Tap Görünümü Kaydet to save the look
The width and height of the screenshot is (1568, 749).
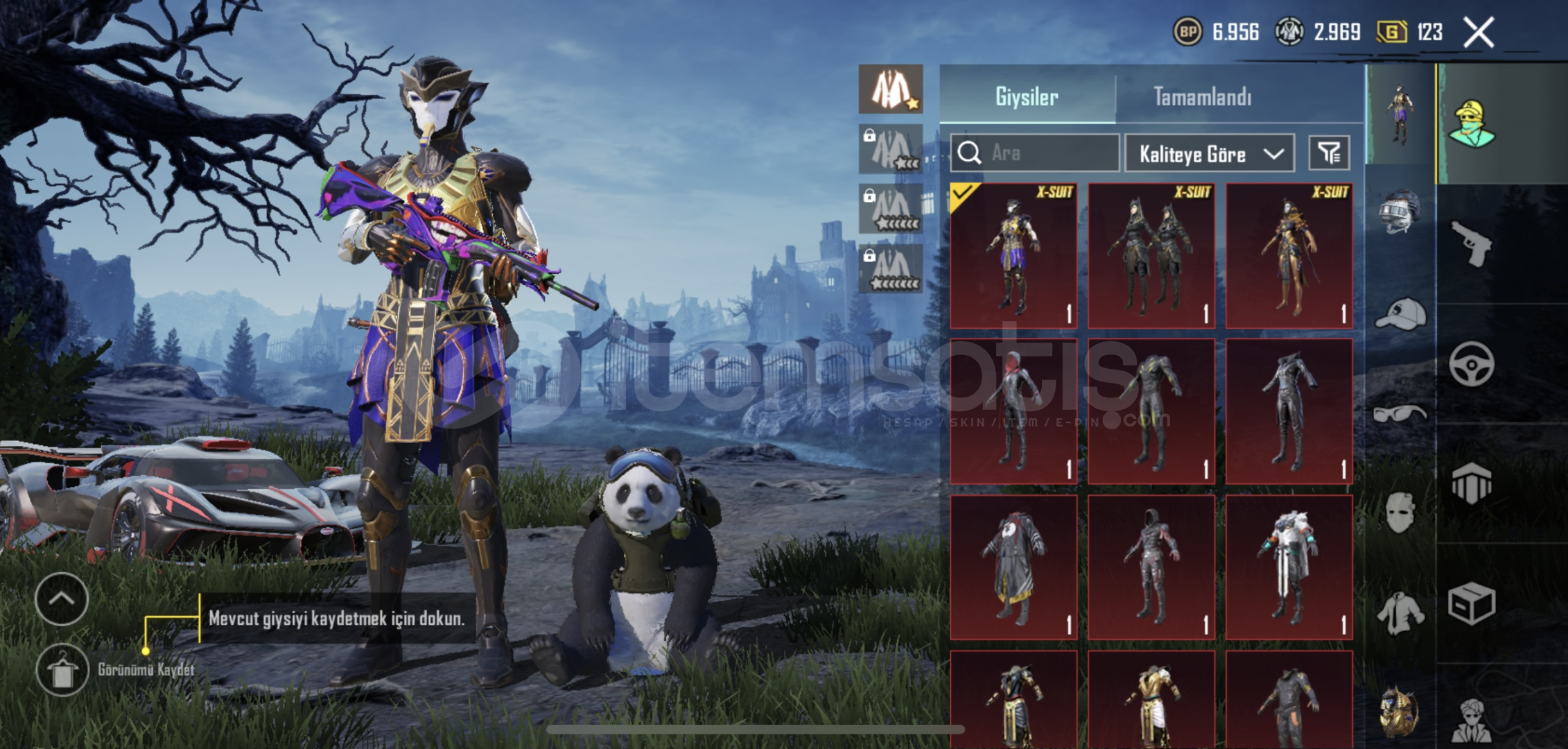click(x=62, y=670)
